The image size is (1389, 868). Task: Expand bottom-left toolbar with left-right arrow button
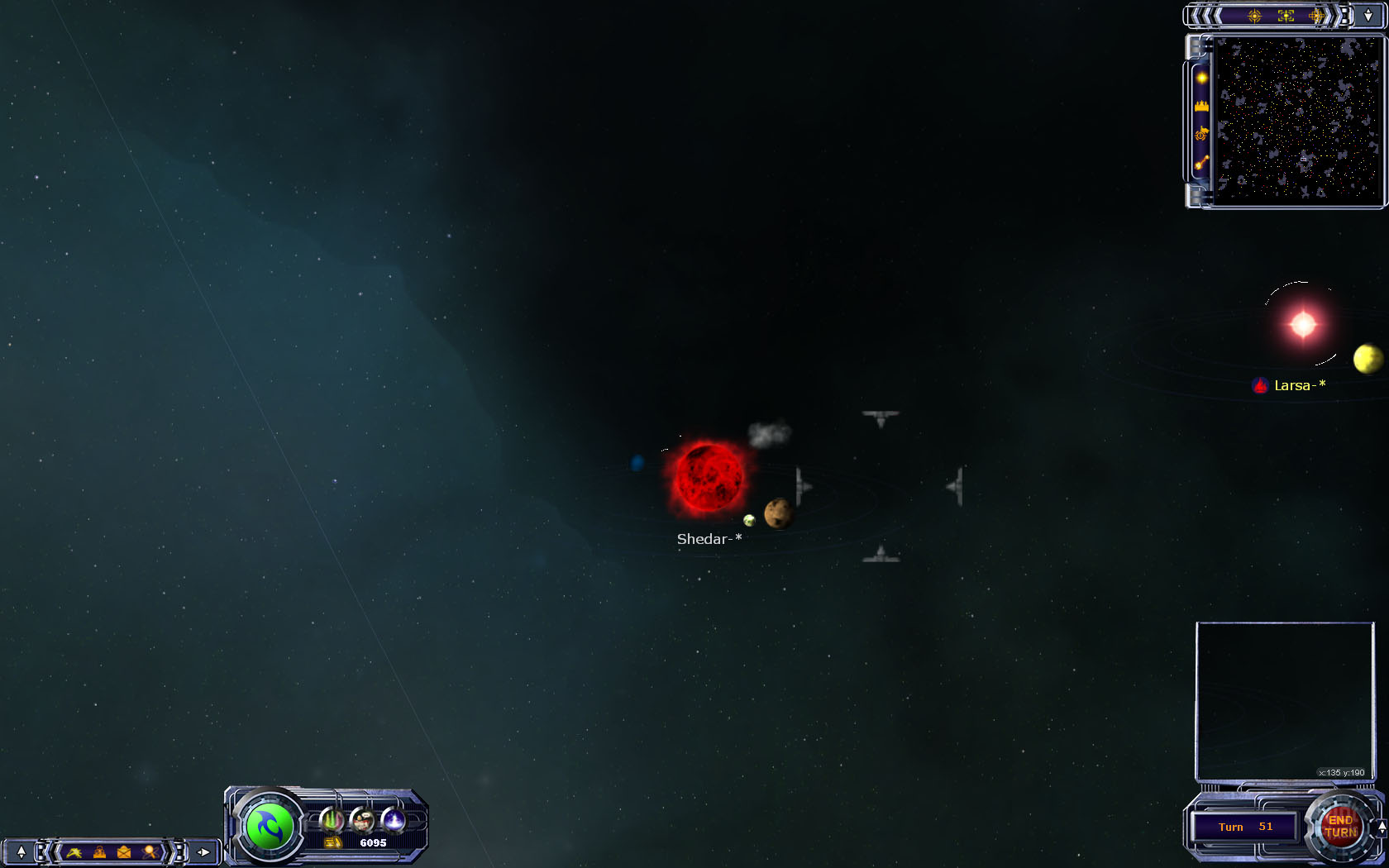(203, 851)
